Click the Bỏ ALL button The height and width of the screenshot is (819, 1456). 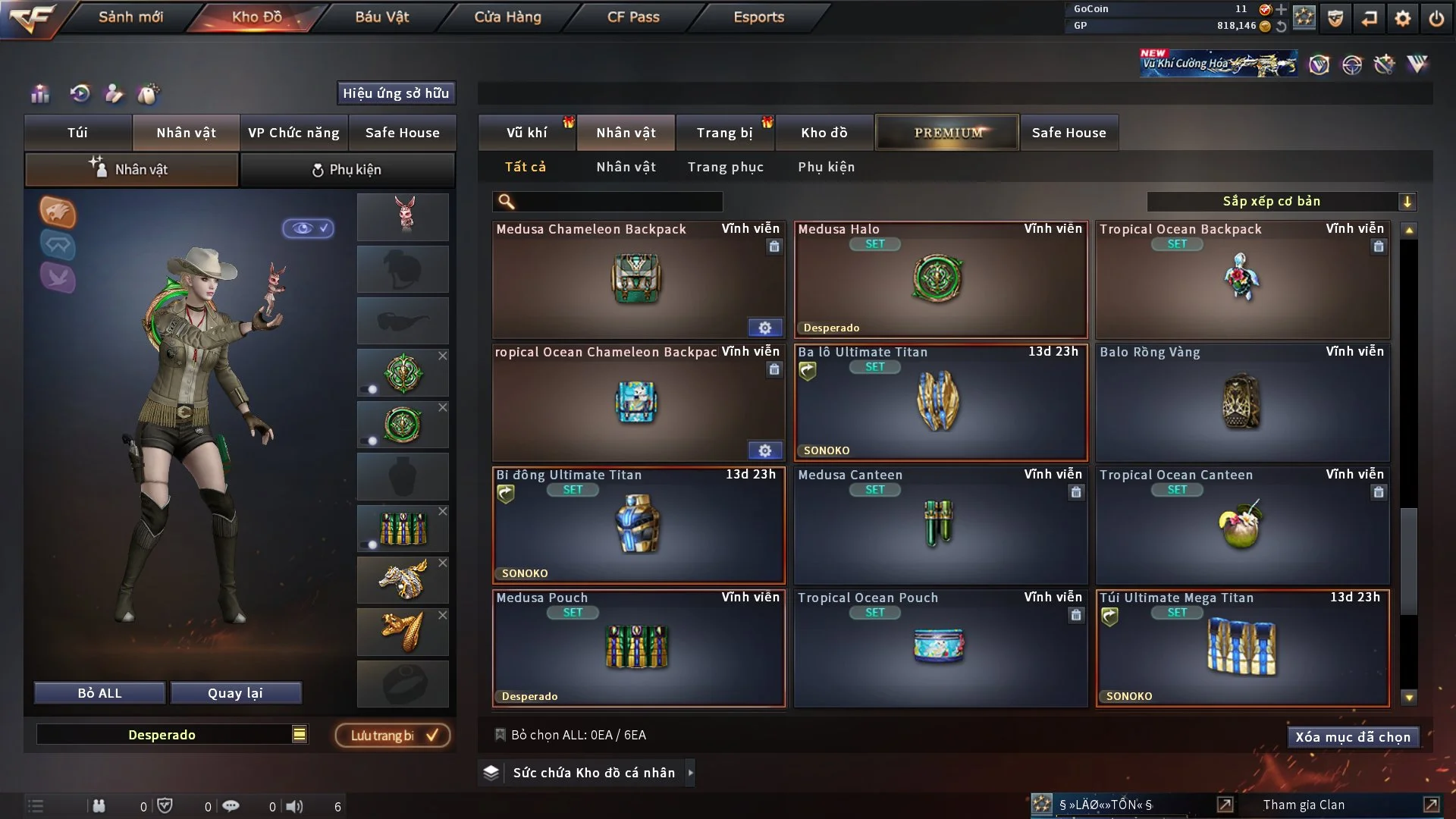point(99,693)
